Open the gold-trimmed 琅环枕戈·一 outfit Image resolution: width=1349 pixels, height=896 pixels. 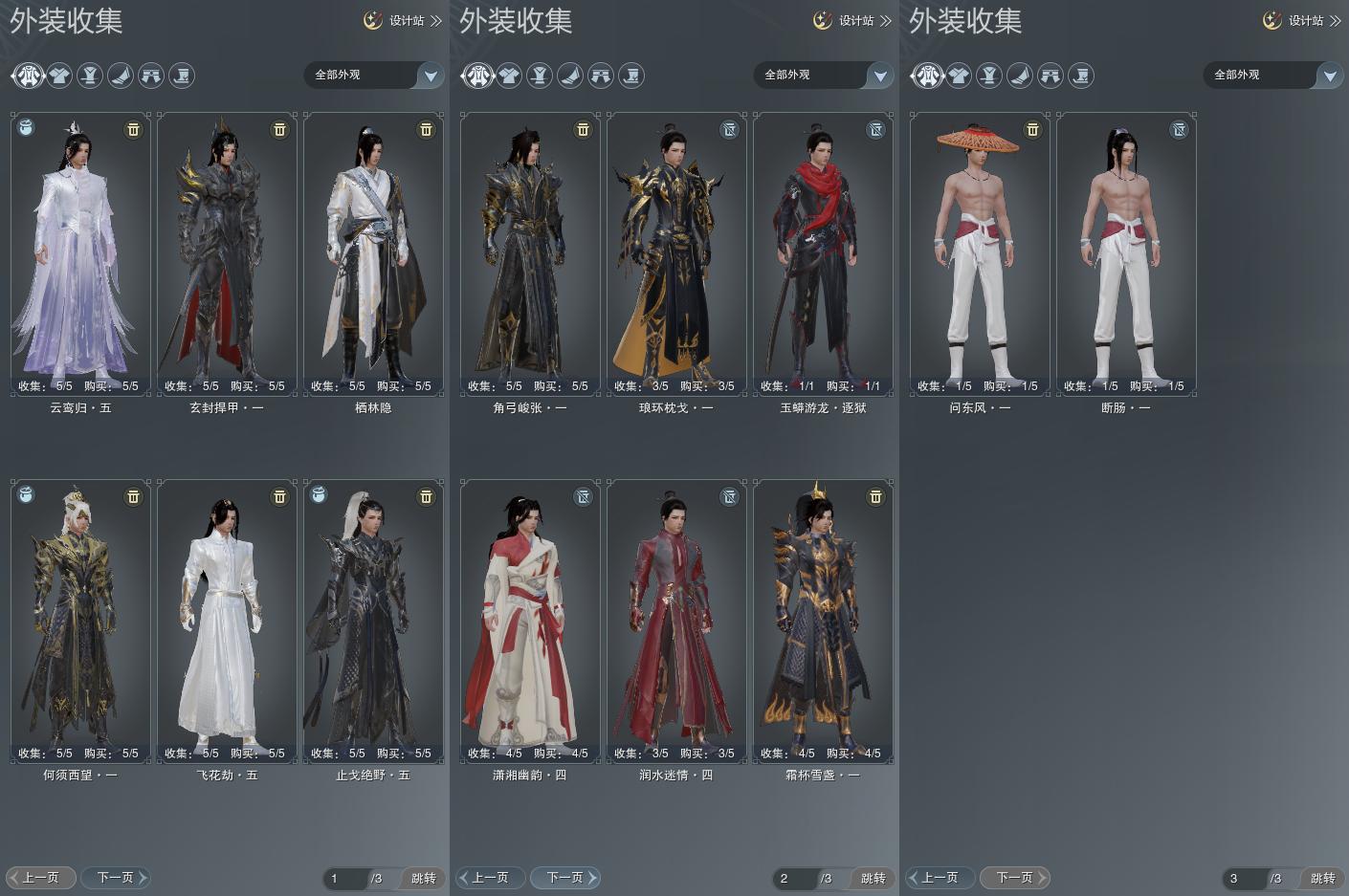(x=676, y=253)
